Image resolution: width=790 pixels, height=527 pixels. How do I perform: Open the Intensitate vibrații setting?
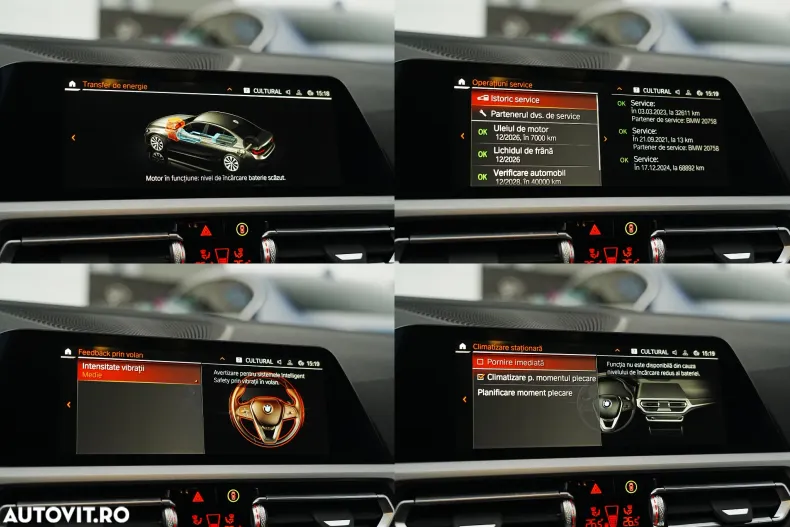(140, 371)
